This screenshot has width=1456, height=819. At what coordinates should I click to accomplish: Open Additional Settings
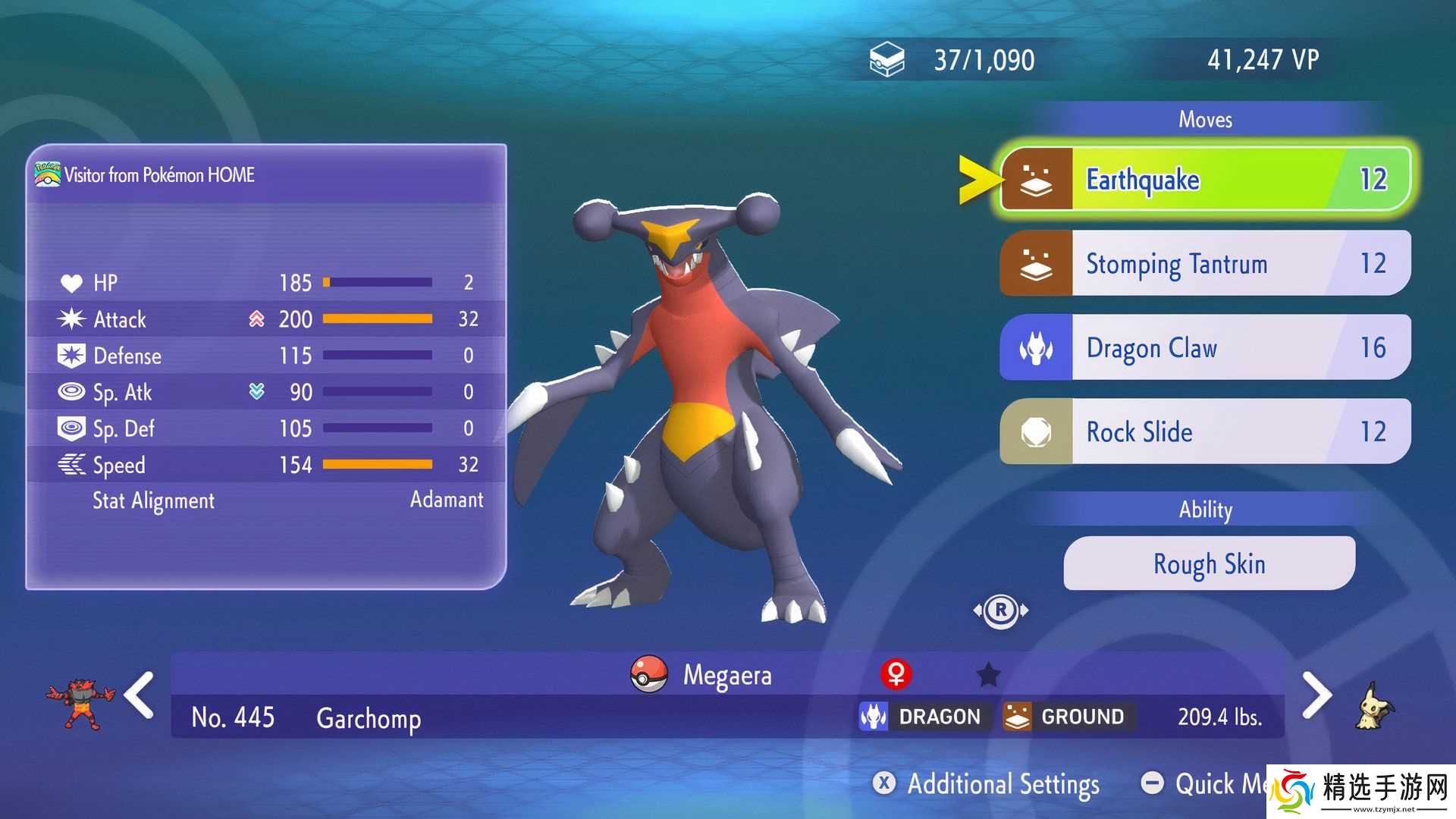(986, 783)
